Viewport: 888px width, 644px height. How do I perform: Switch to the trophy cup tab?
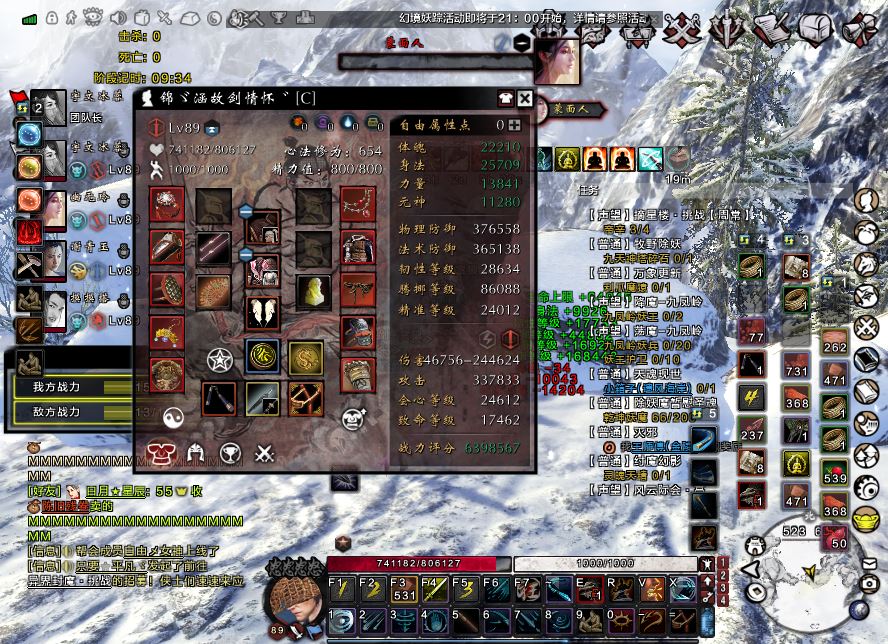[231, 453]
